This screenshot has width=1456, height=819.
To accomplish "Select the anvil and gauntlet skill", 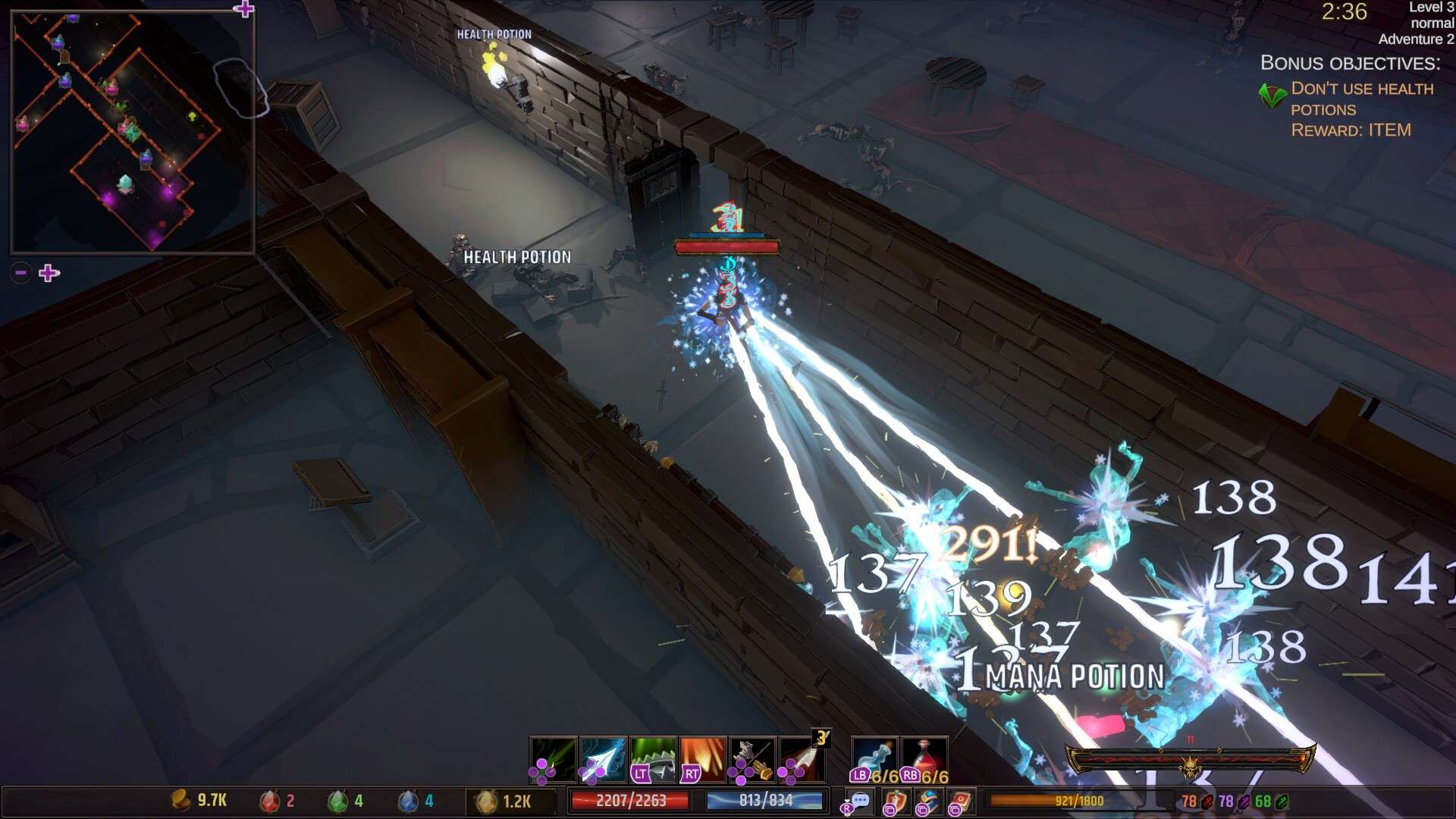I will pos(752,758).
